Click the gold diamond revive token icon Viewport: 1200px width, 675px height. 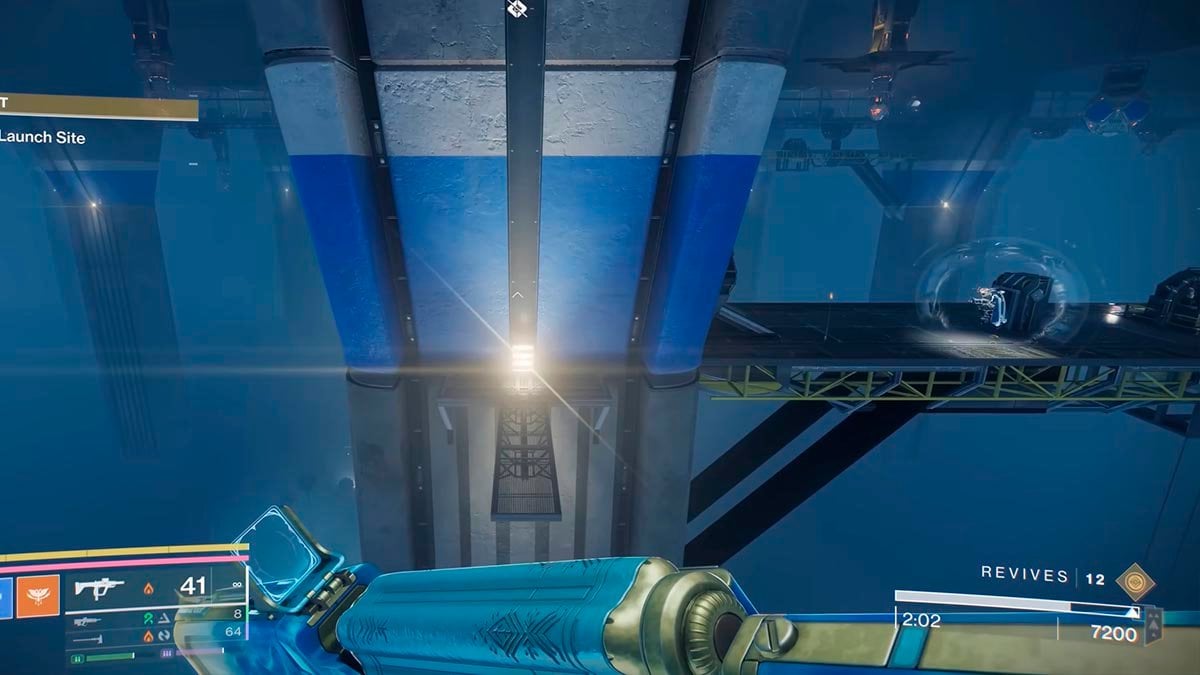pos(1133,581)
